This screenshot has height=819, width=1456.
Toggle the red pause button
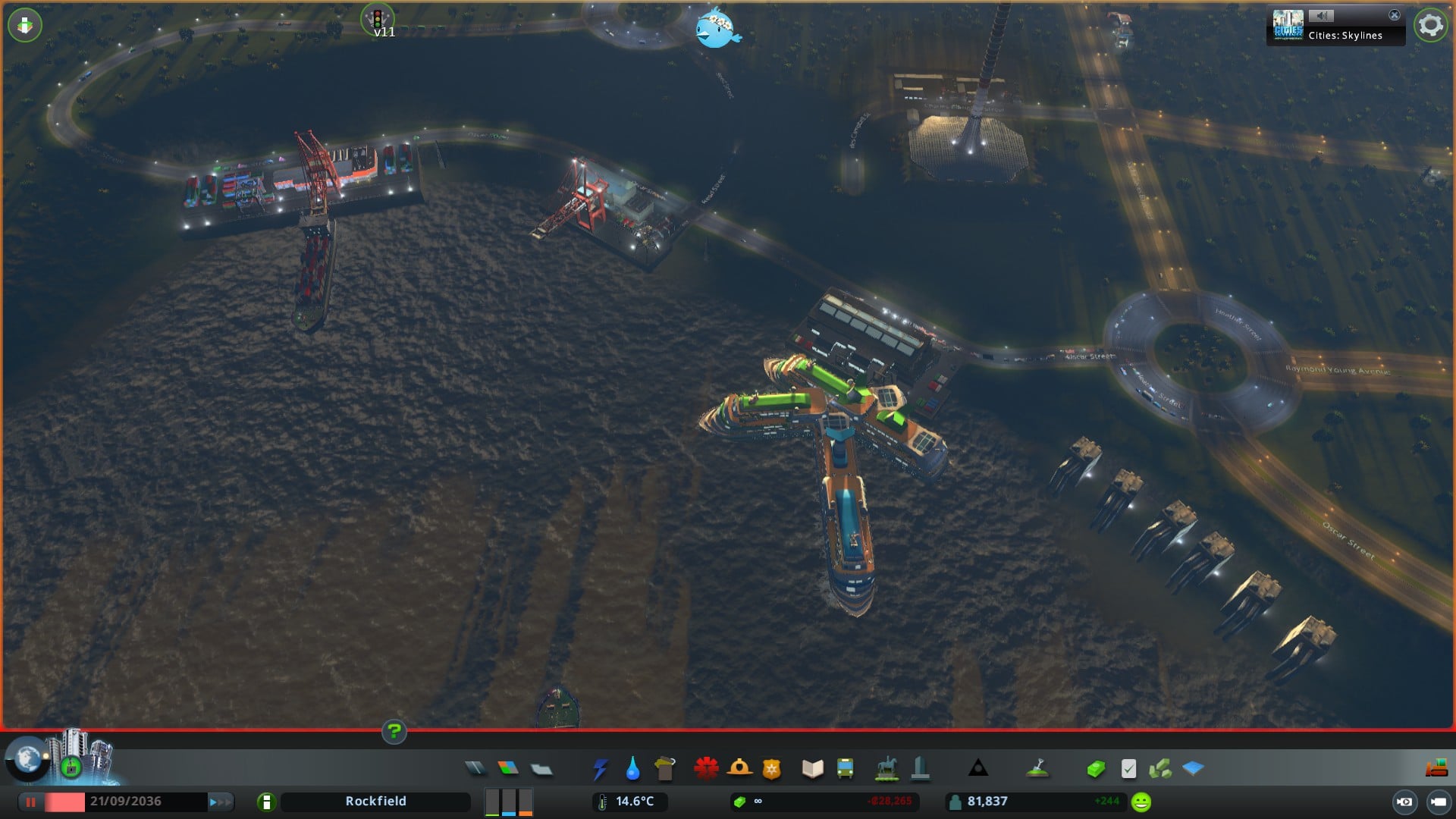point(31,802)
